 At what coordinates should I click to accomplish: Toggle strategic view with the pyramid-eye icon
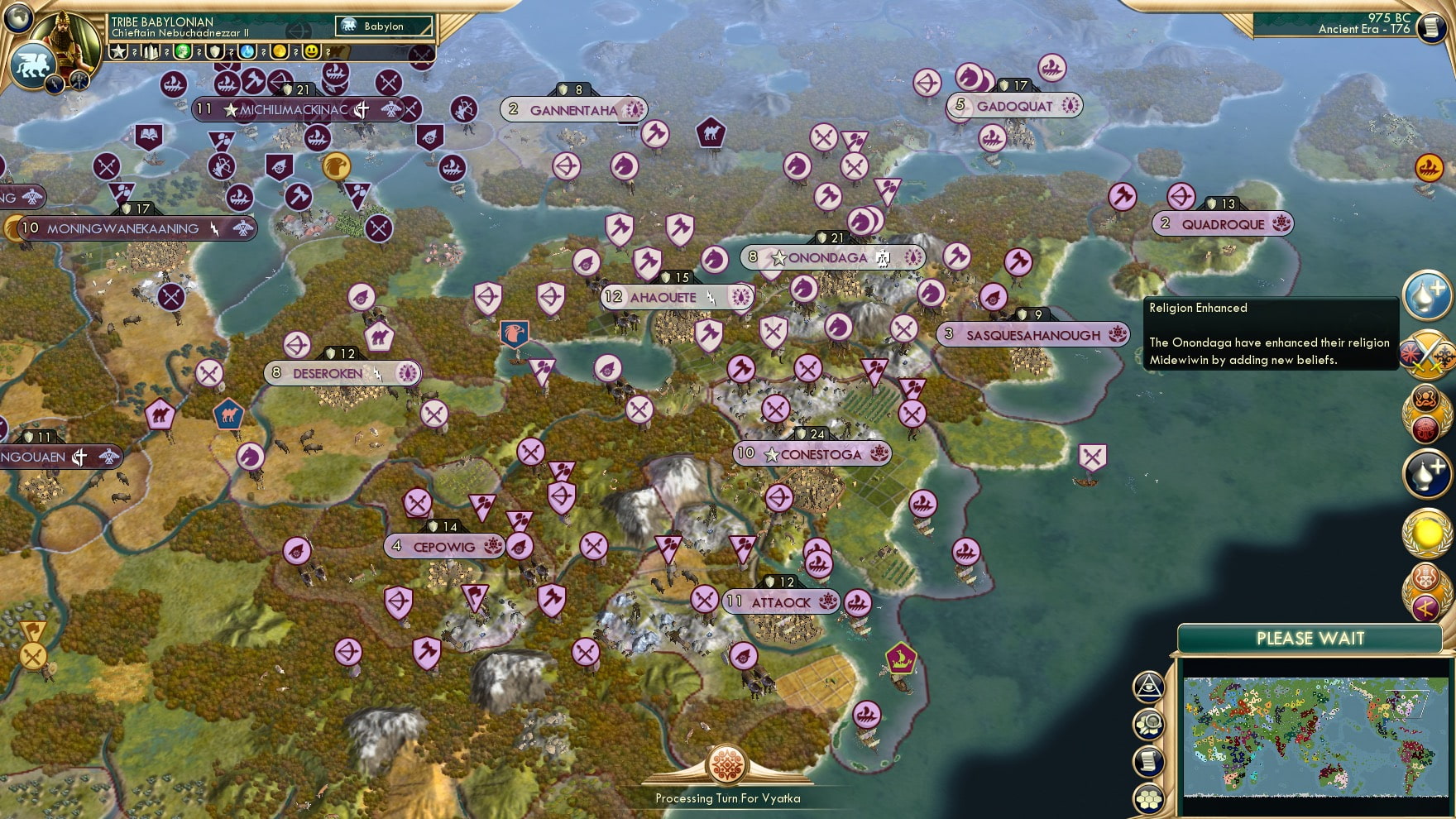1149,687
